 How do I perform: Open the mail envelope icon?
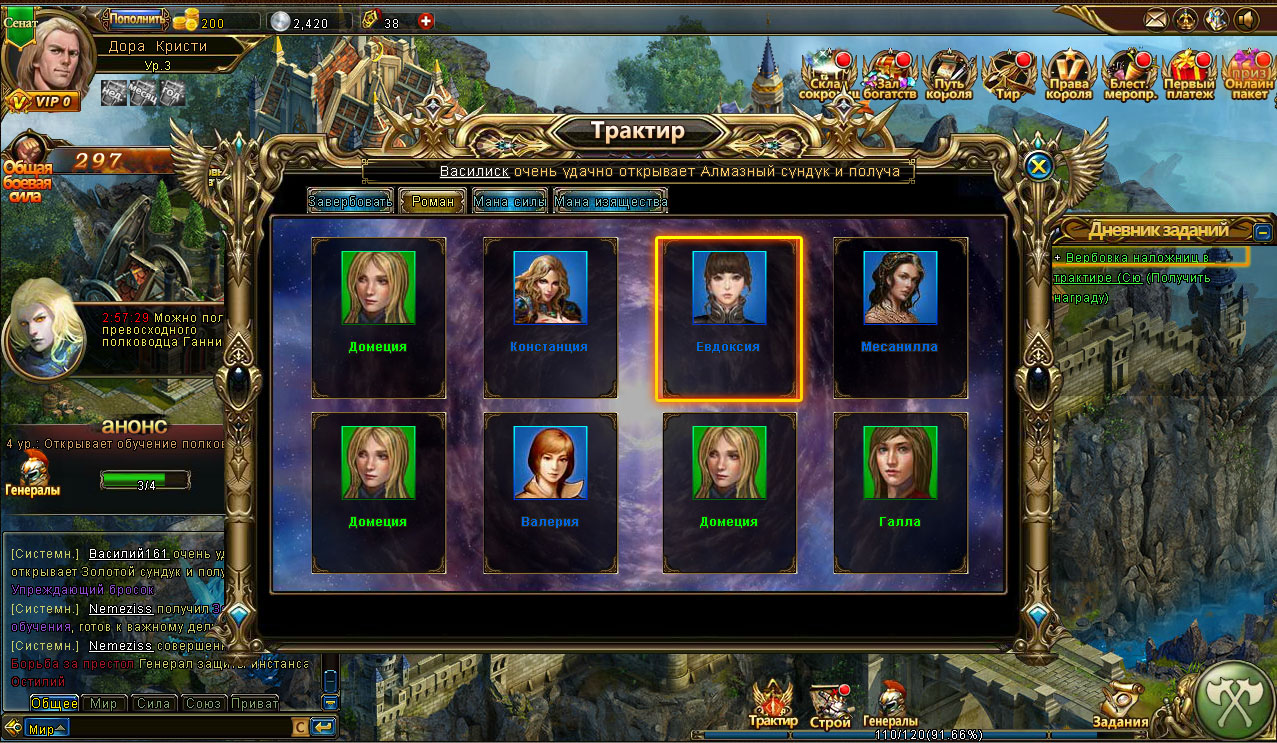click(1156, 18)
